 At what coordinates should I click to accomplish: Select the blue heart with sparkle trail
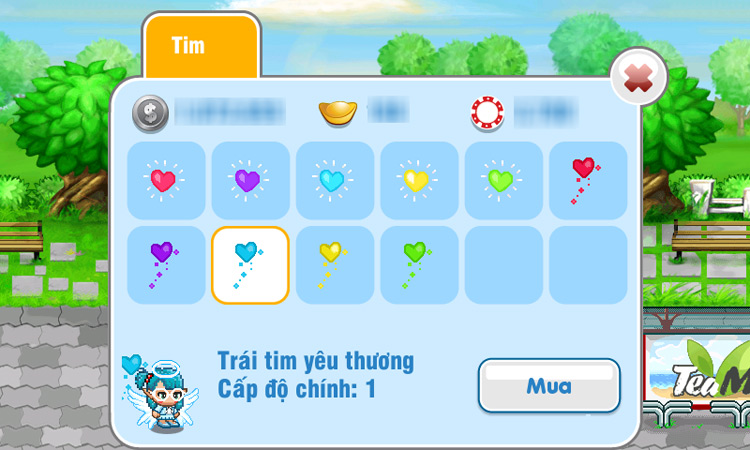[x=250, y=265]
